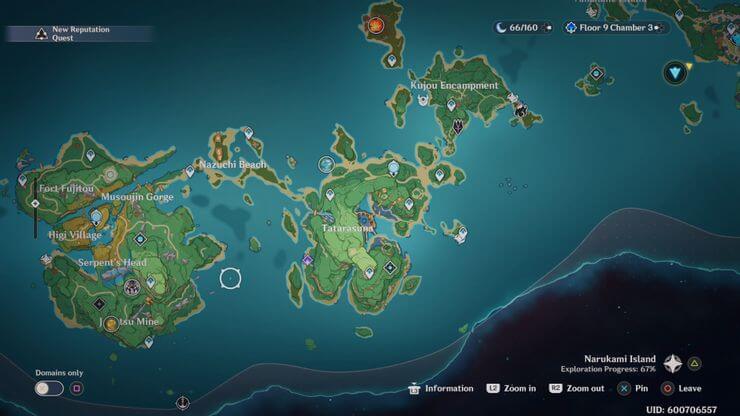Choose the teleport waypoint under Kujou Encampment label
This screenshot has width=740, height=416.
(x=451, y=104)
